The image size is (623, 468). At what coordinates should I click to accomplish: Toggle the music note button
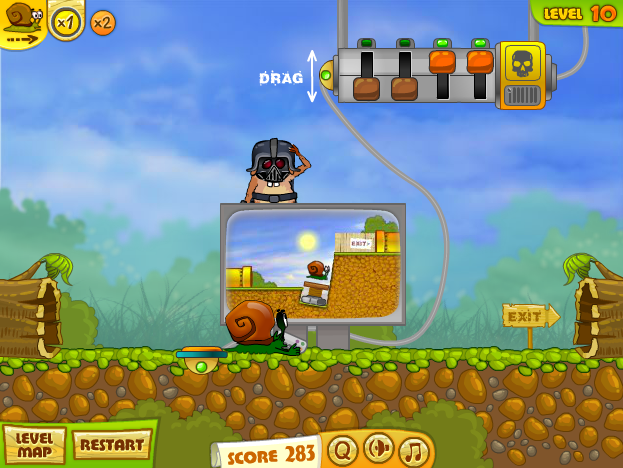(x=413, y=451)
